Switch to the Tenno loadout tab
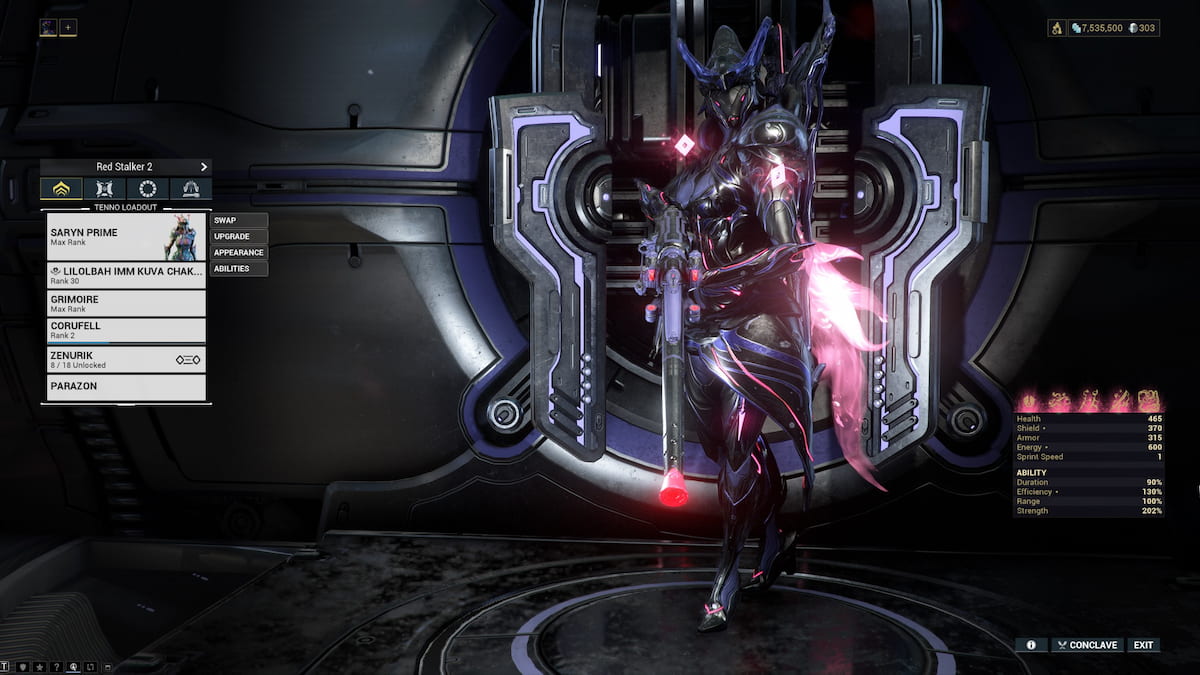Image resolution: width=1200 pixels, height=675 pixels. point(61,188)
